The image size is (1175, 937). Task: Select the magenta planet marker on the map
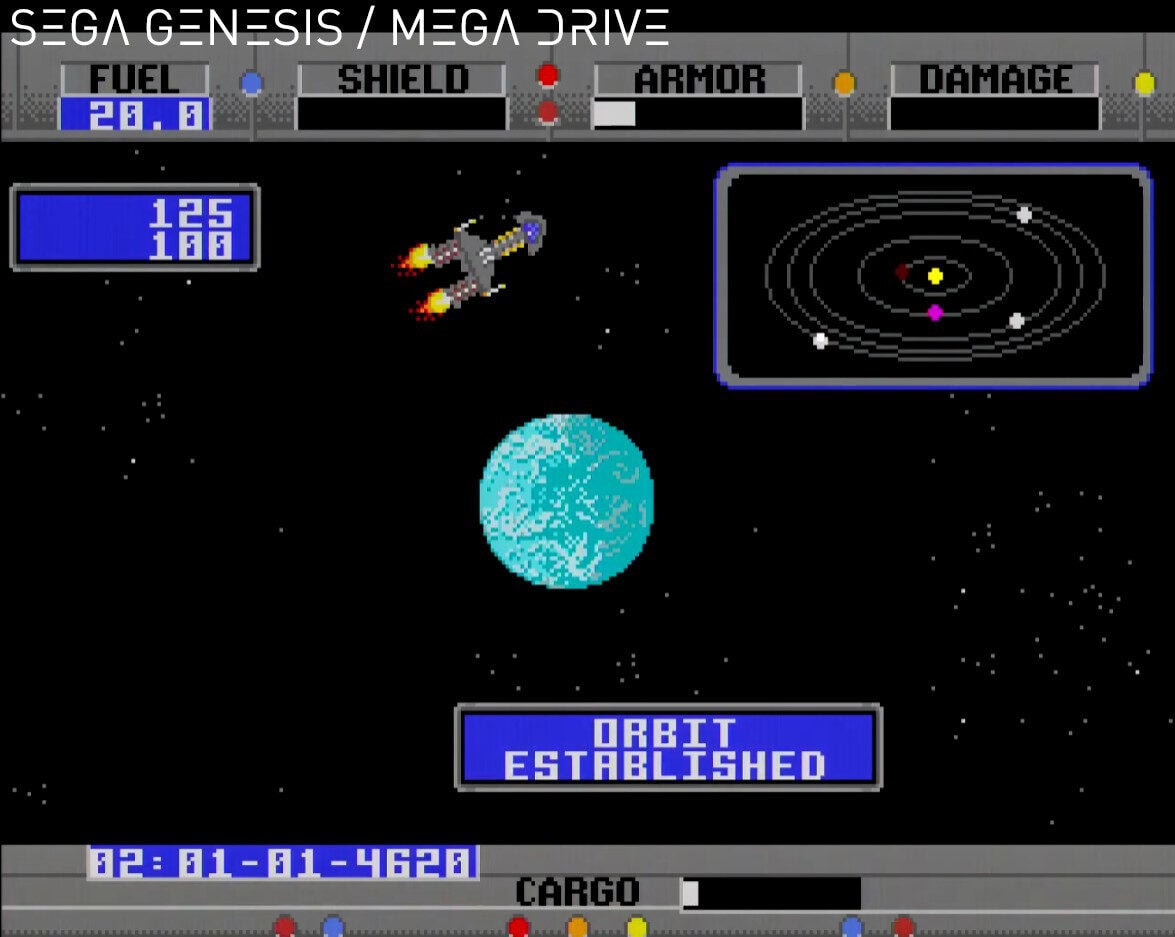tap(935, 313)
